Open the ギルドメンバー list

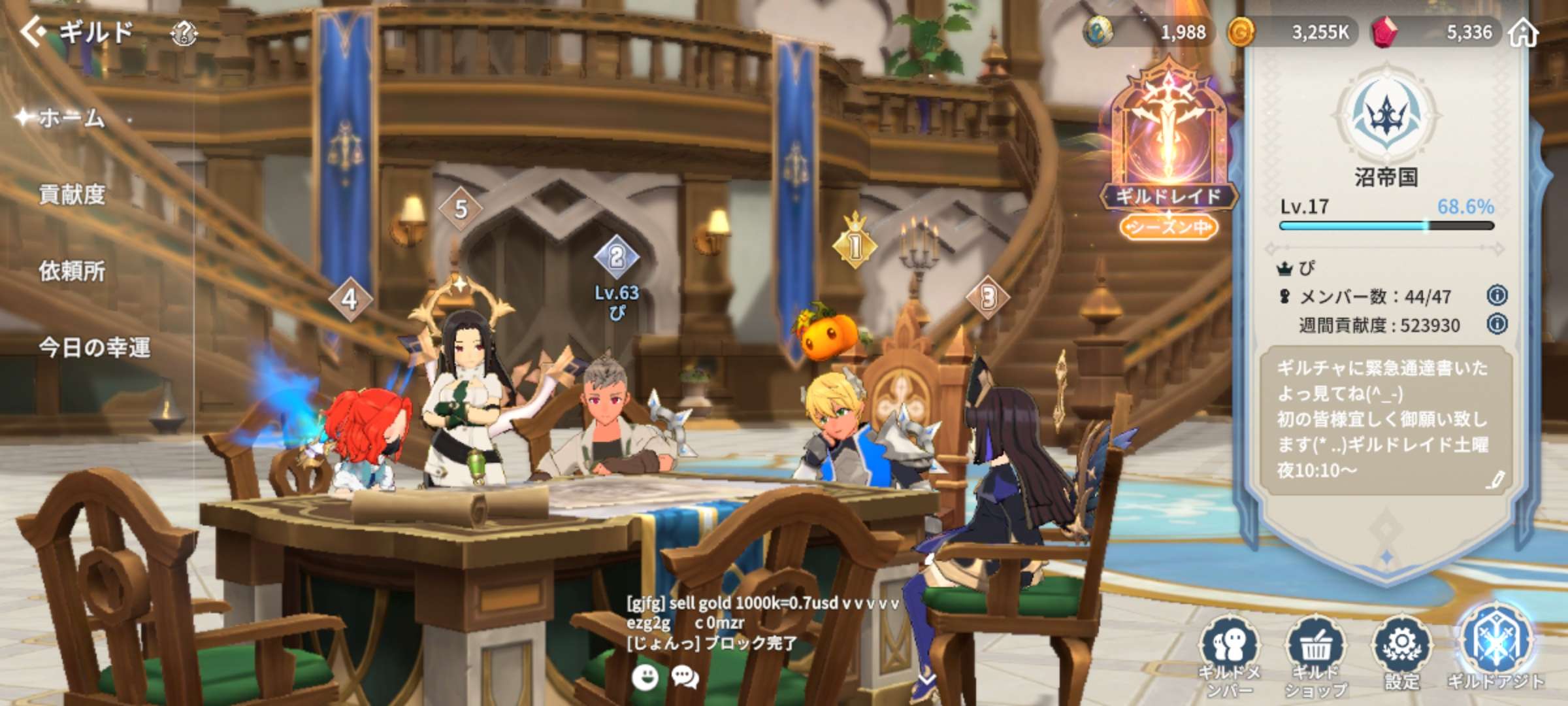click(x=1230, y=654)
